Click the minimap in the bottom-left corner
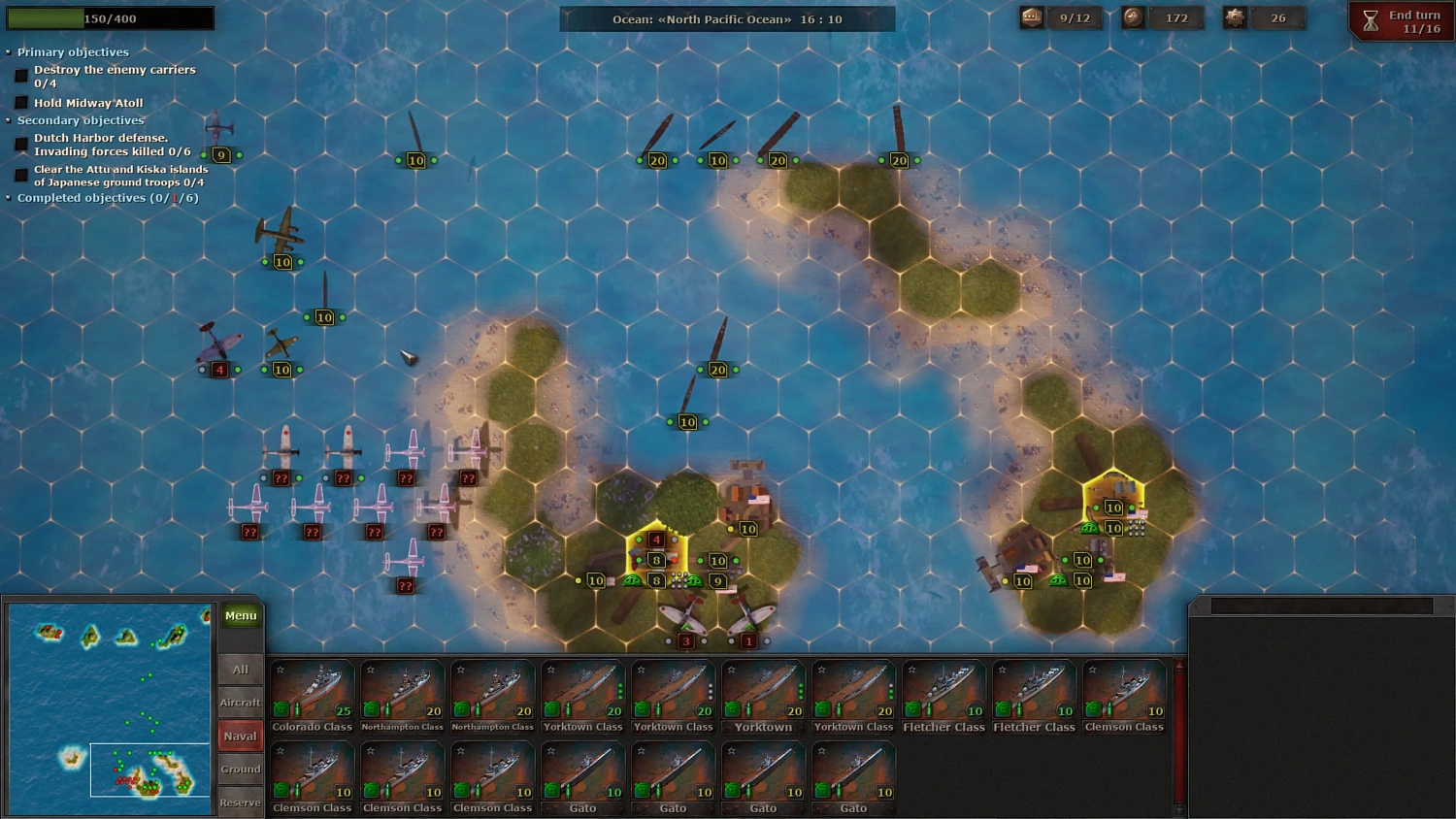This screenshot has height=819, width=1456. [109, 708]
